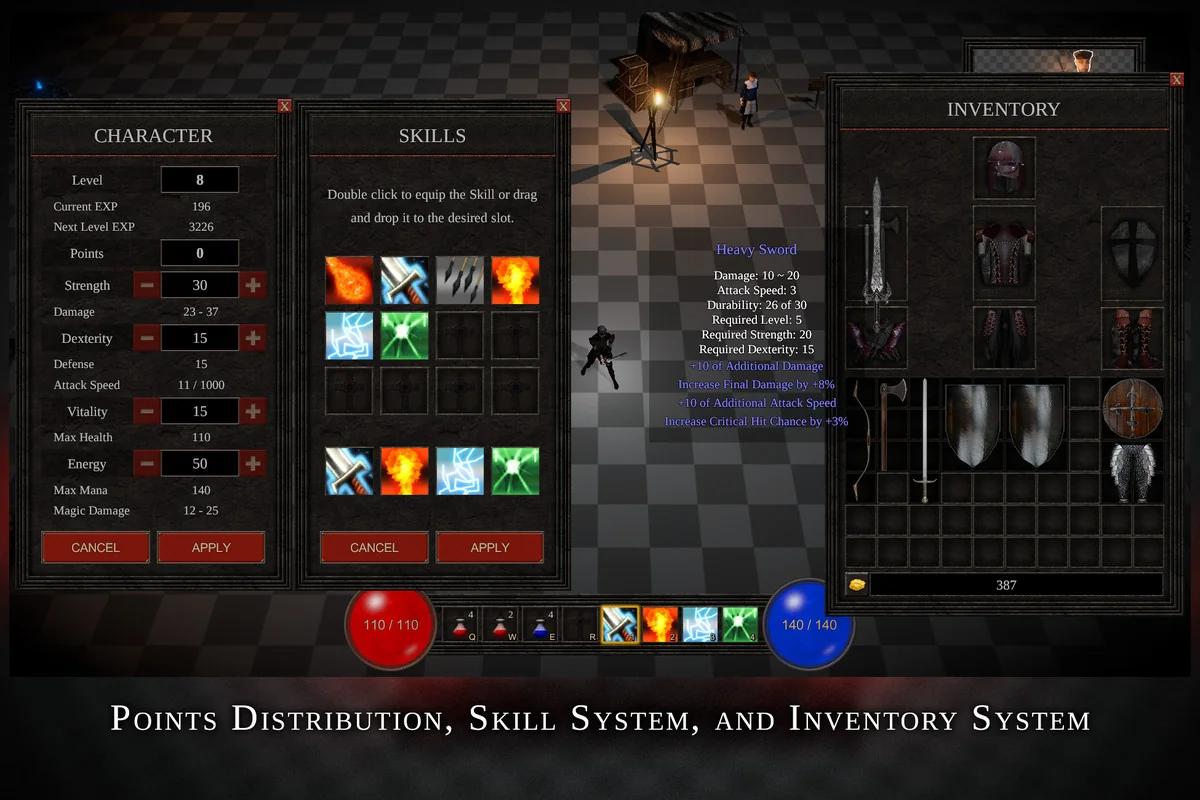Add a point to Vitality
The height and width of the screenshot is (800, 1200).
[253, 411]
